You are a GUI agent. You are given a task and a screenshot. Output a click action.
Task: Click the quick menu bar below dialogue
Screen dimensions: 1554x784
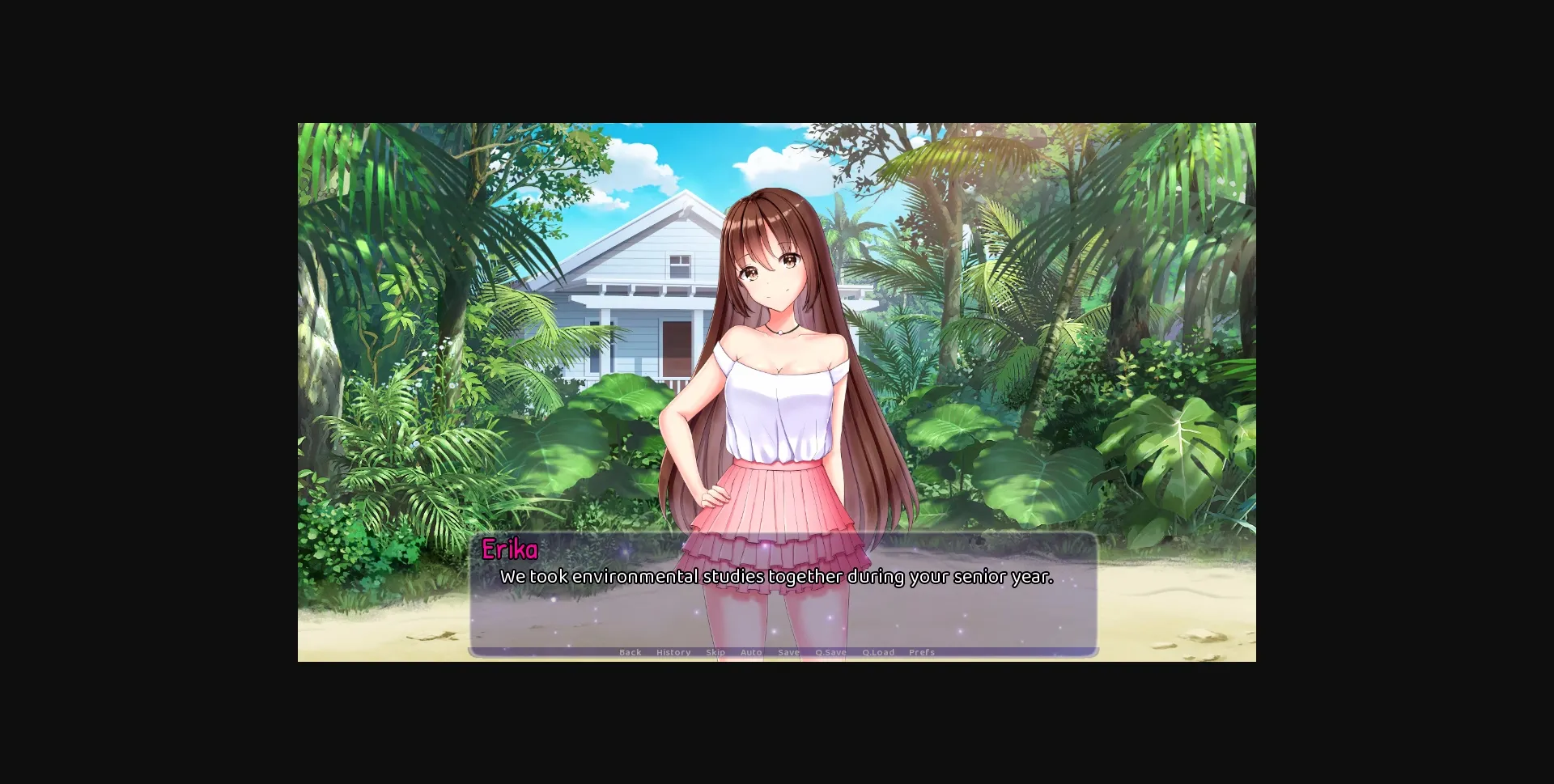(x=777, y=652)
